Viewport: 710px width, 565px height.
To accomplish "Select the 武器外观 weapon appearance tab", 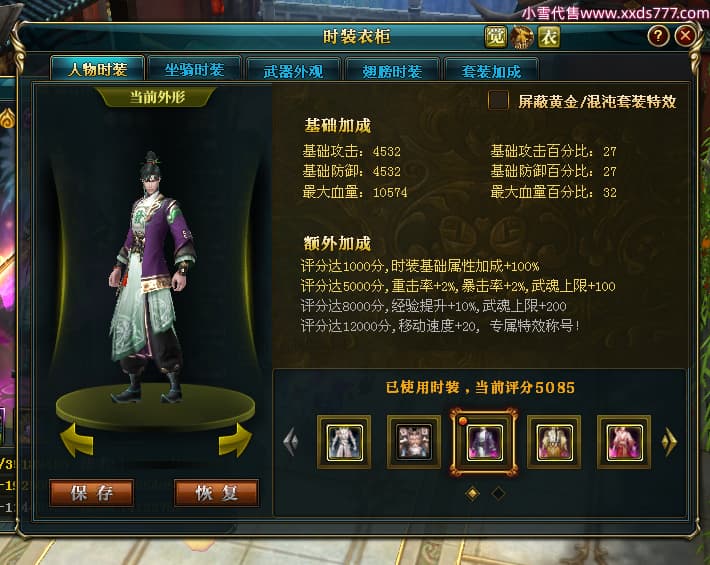I will 291,71.
